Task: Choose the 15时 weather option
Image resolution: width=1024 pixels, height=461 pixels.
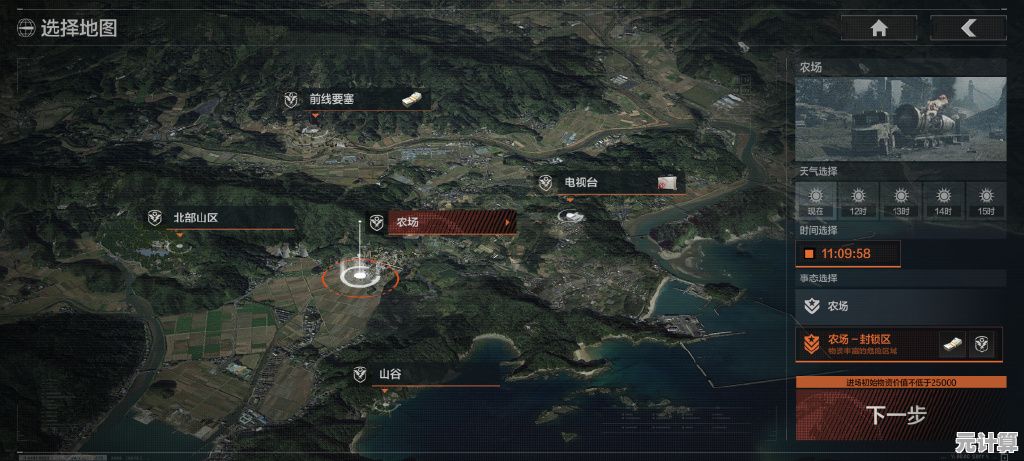Action: click(x=986, y=199)
